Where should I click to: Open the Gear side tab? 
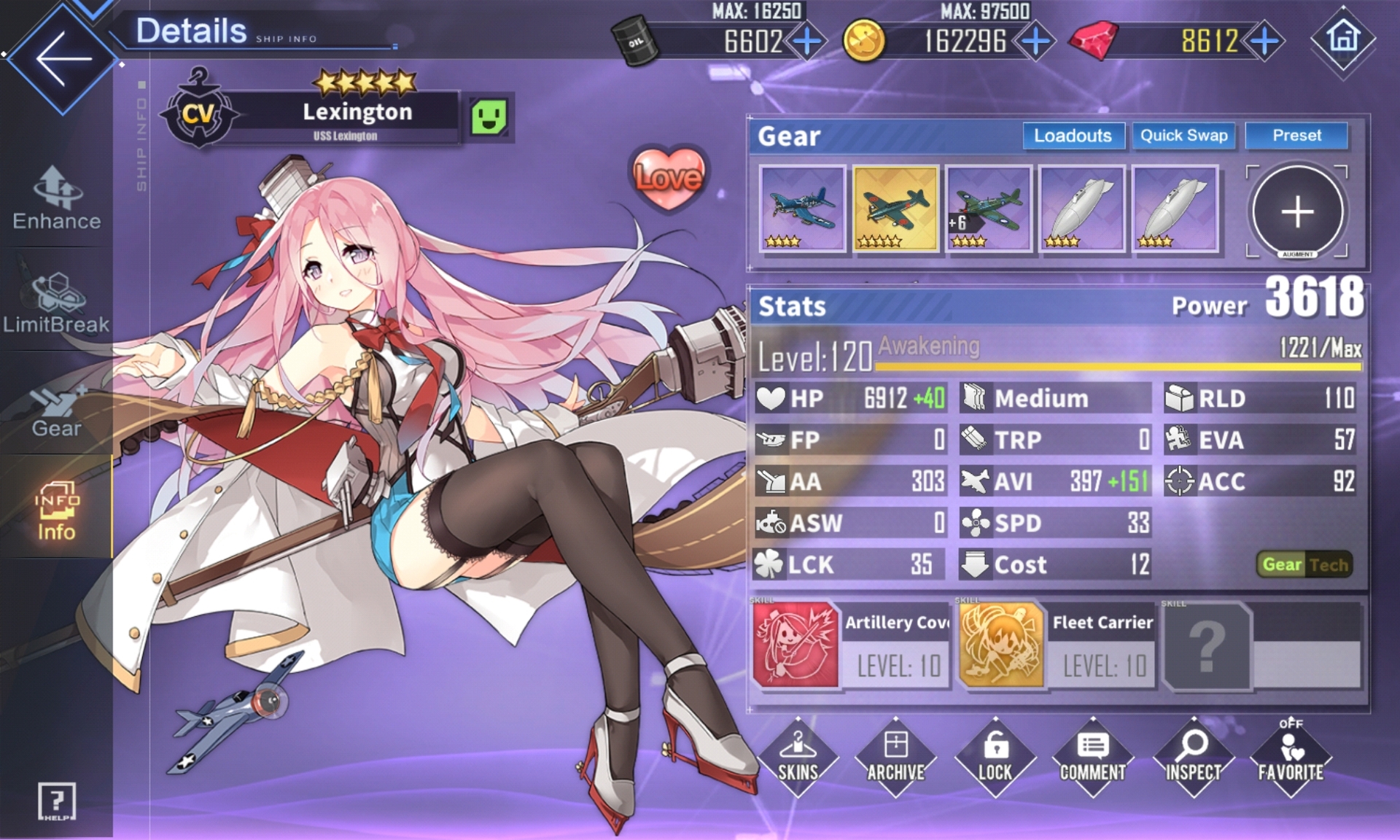[x=56, y=409]
